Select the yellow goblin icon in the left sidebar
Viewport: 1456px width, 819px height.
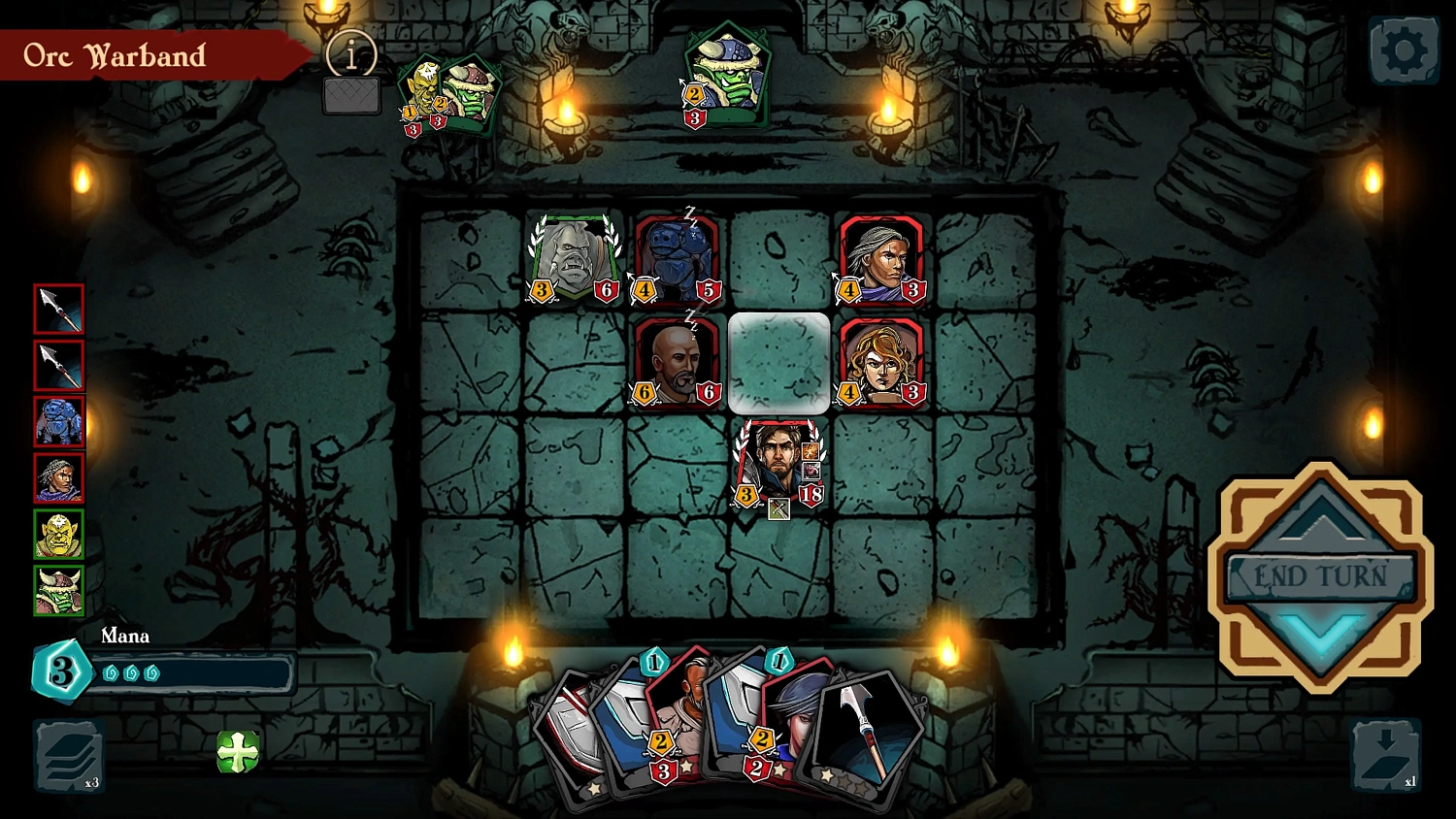pyautogui.click(x=58, y=534)
